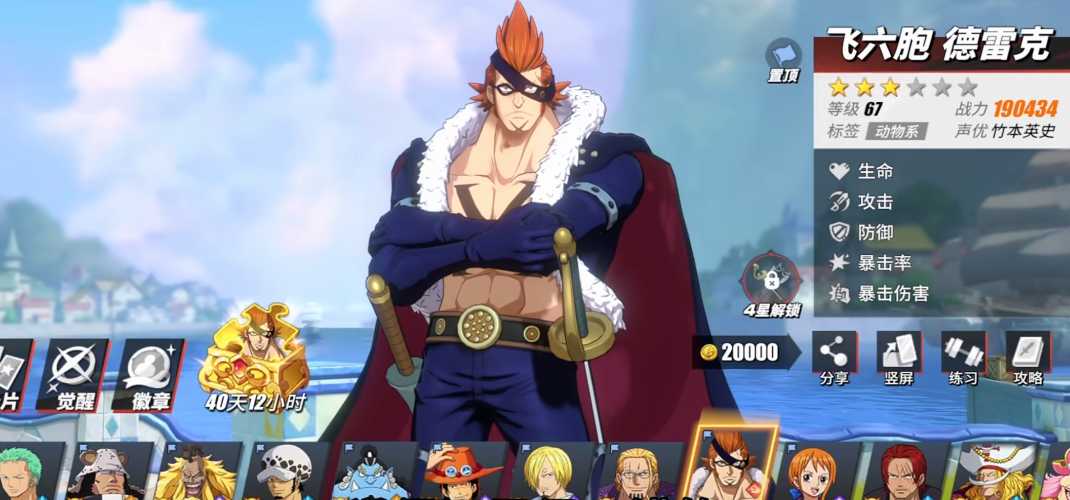Select Jinbe's blue character portrait
The height and width of the screenshot is (500, 1070).
(x=370, y=472)
